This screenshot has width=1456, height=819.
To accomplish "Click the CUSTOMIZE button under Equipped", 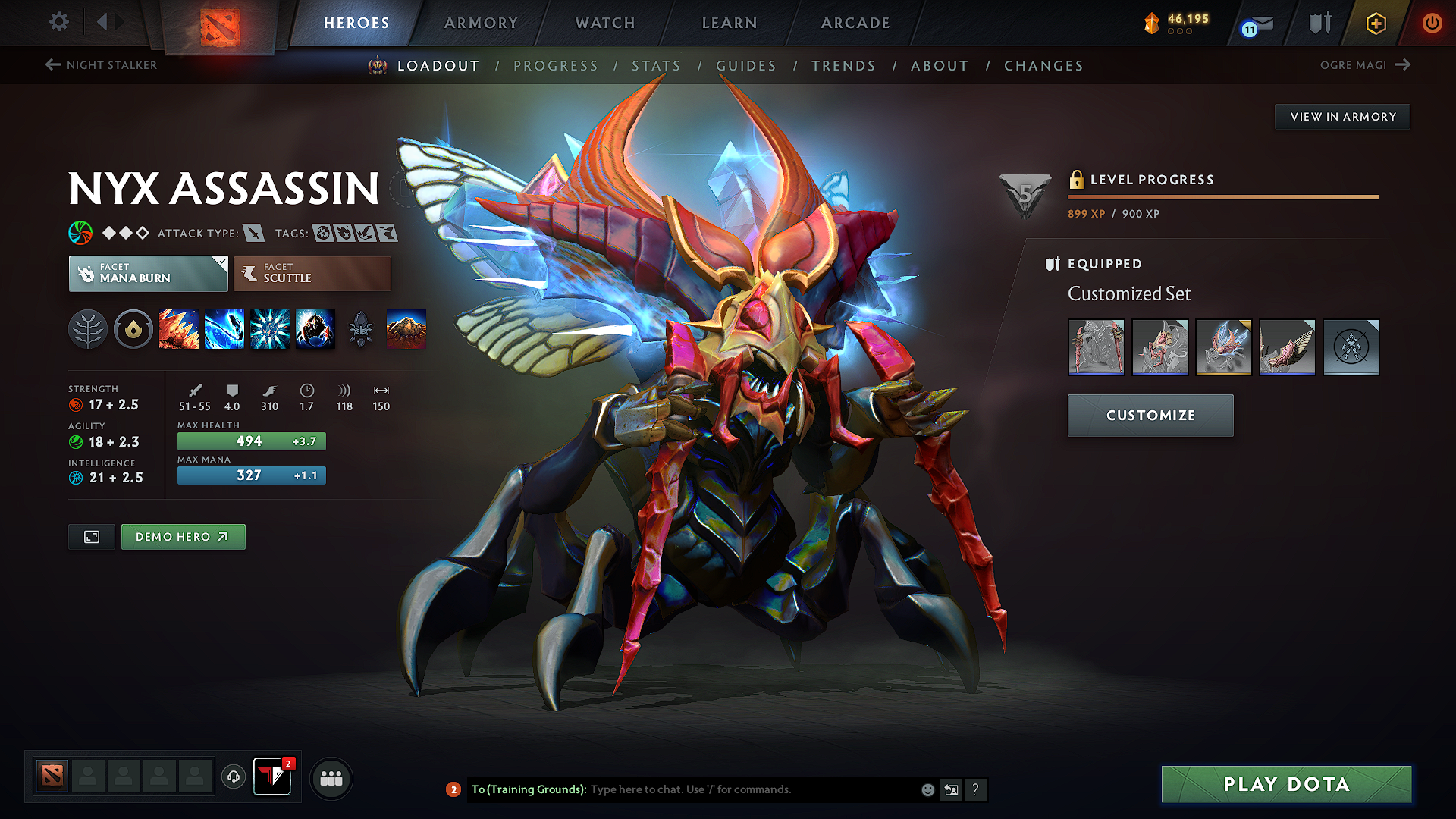I will pyautogui.click(x=1150, y=416).
